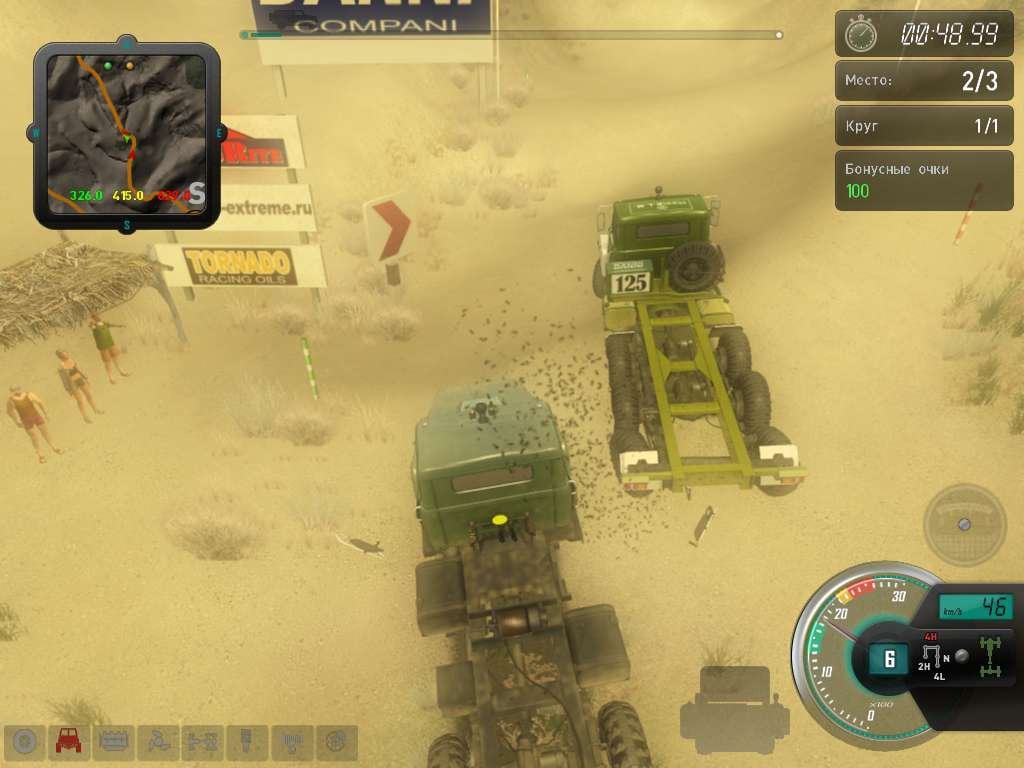Viewport: 1024px width, 768px height.
Task: Click the terrain minimap
Action: coord(127,134)
